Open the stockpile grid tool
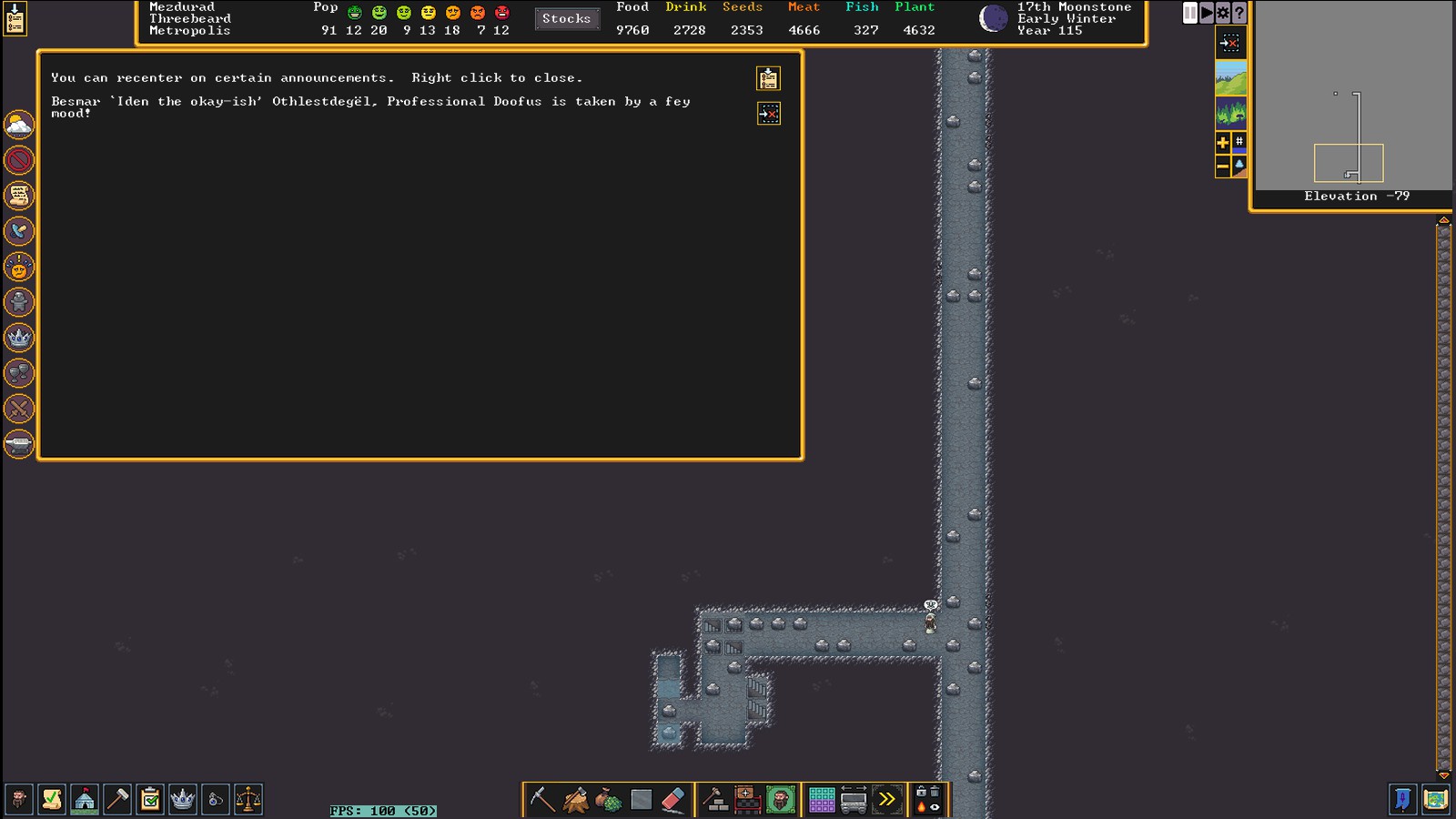Viewport: 1456px width, 819px height. (x=822, y=800)
